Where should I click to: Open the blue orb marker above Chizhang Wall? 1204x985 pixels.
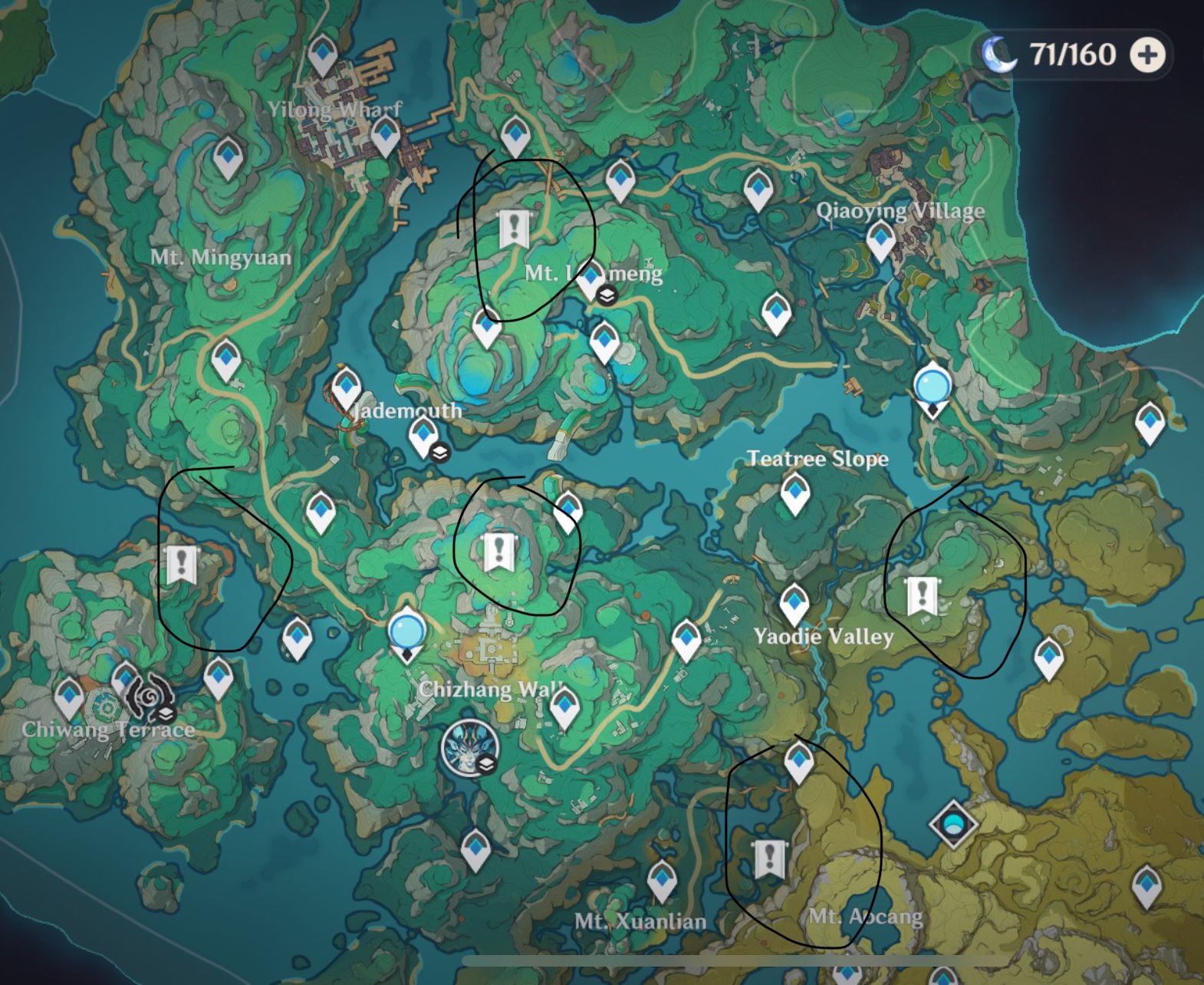[x=407, y=631]
